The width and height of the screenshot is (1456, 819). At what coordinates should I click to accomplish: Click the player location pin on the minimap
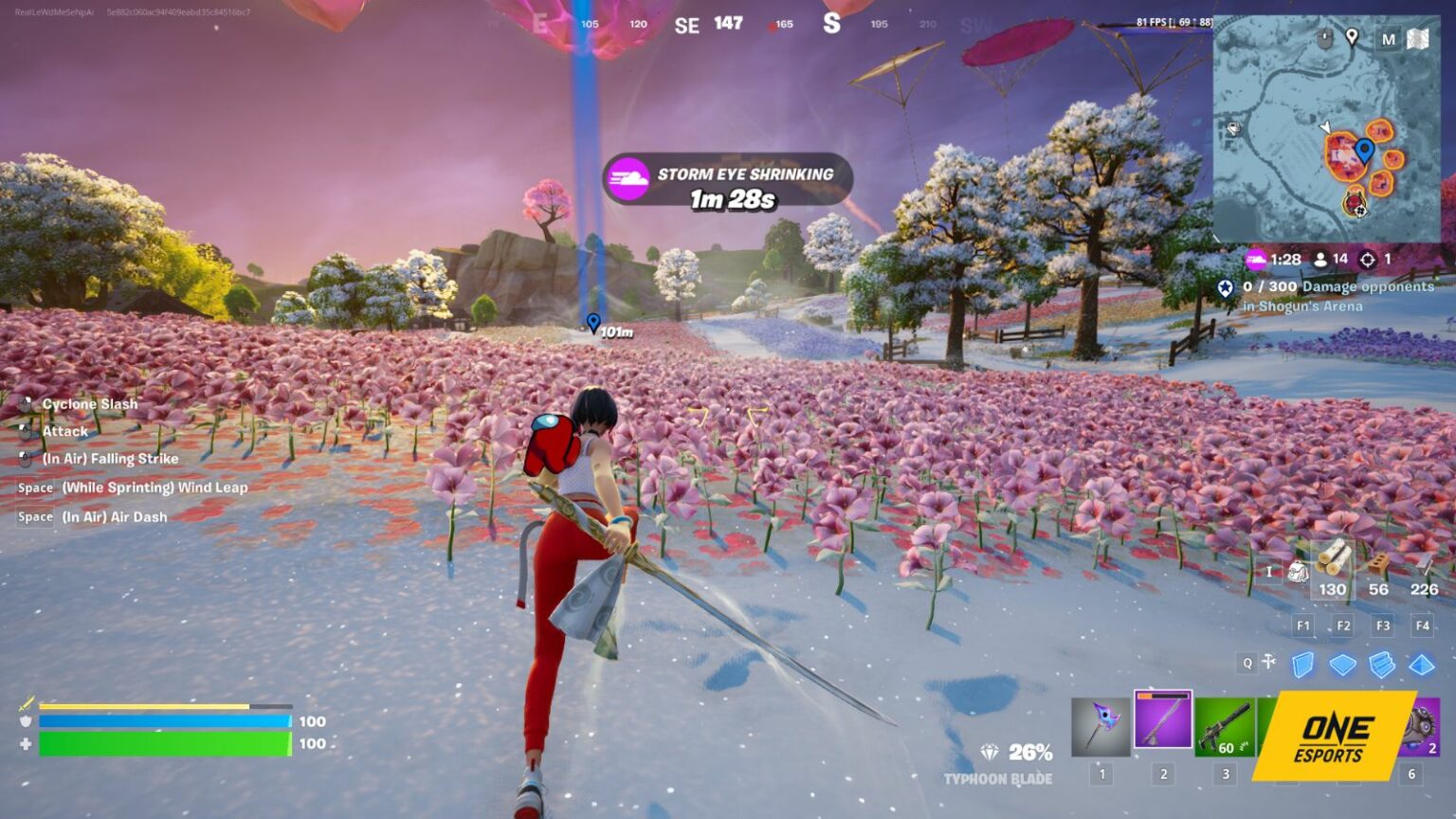(1363, 149)
